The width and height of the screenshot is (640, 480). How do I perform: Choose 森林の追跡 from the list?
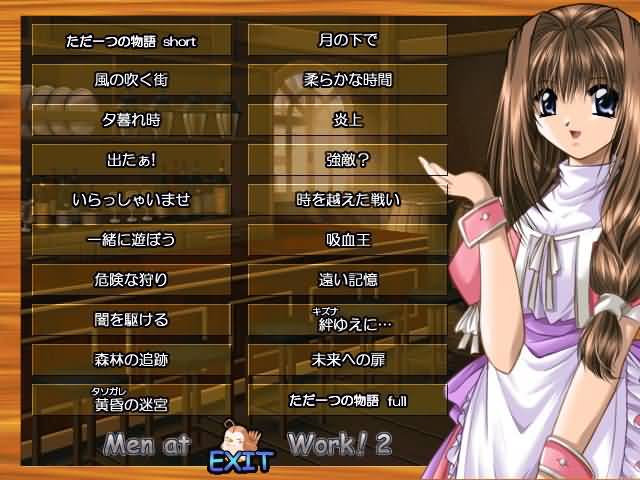pos(131,360)
